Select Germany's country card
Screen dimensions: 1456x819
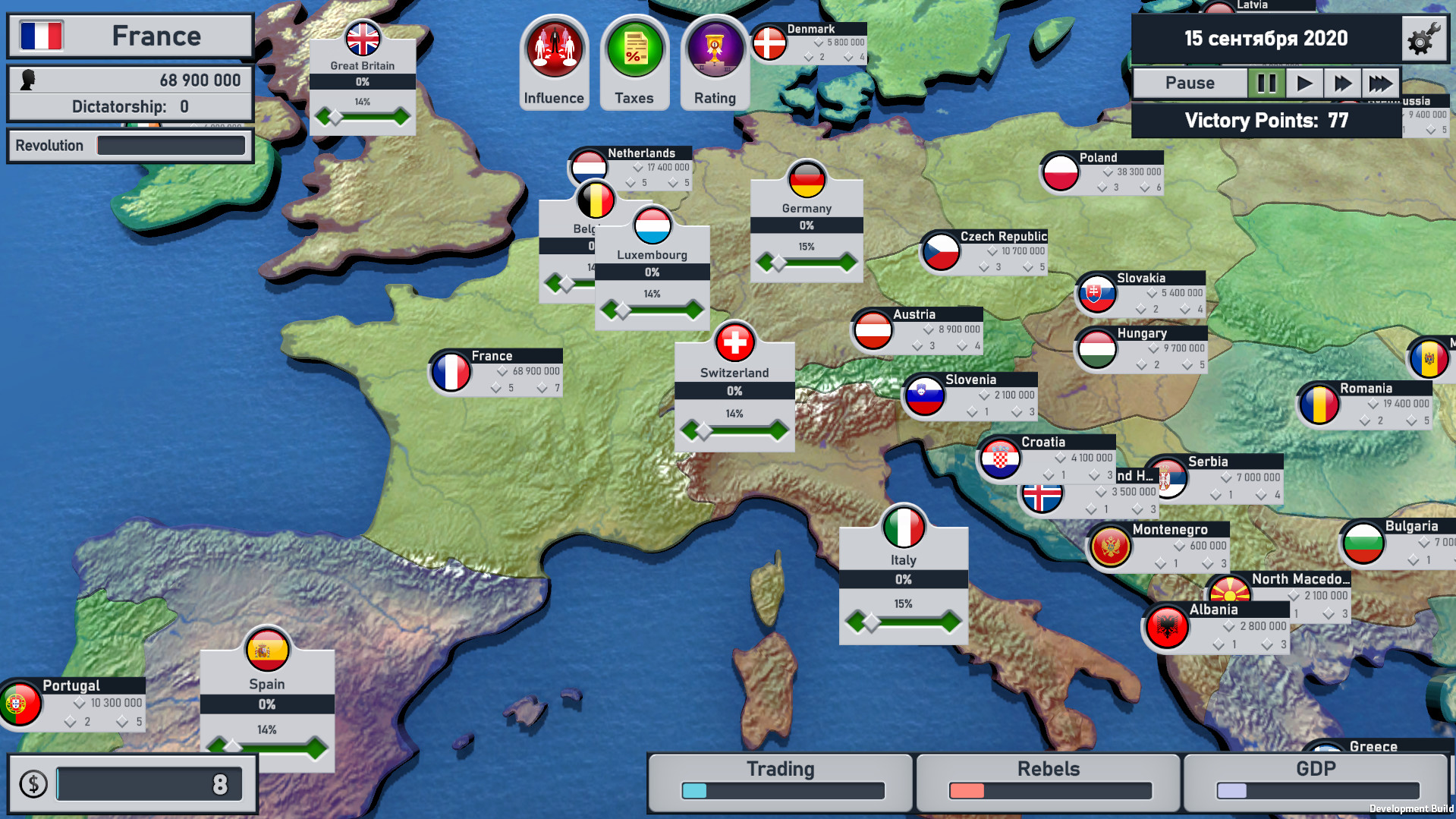[x=806, y=228]
